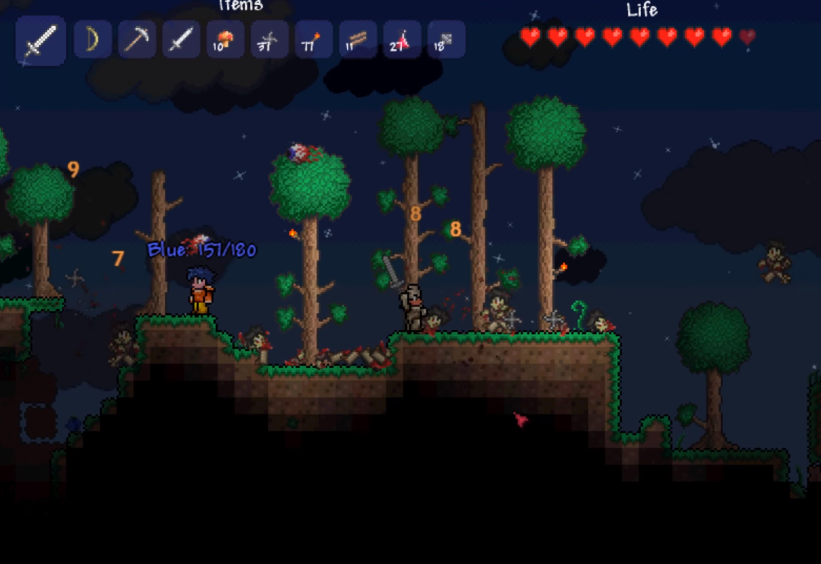This screenshot has width=821, height=564.
Task: Select the shuriken stack of 37
Action: coord(269,40)
